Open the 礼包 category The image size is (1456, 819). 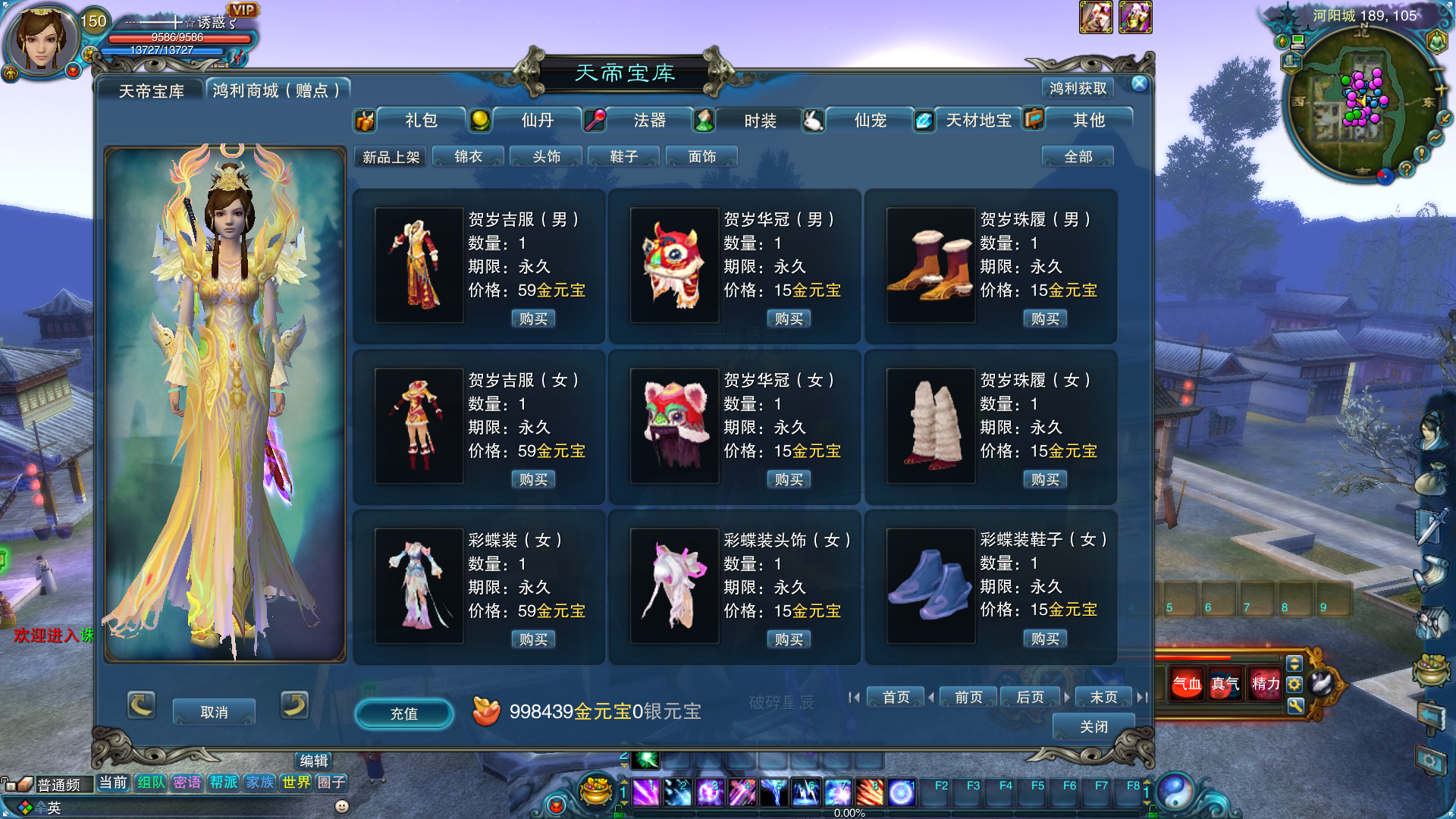pyautogui.click(x=420, y=121)
